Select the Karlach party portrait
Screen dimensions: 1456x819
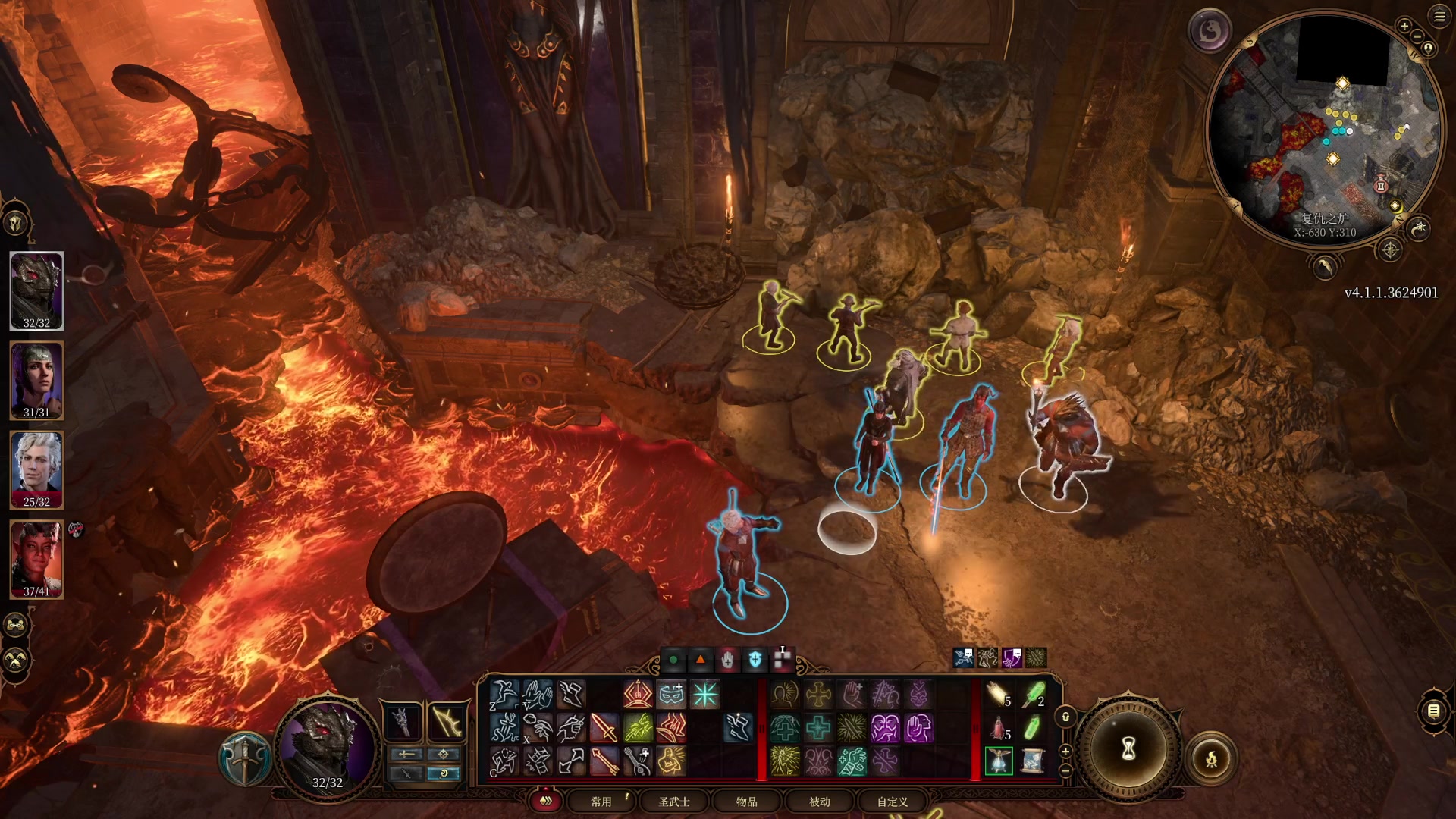click(x=36, y=559)
